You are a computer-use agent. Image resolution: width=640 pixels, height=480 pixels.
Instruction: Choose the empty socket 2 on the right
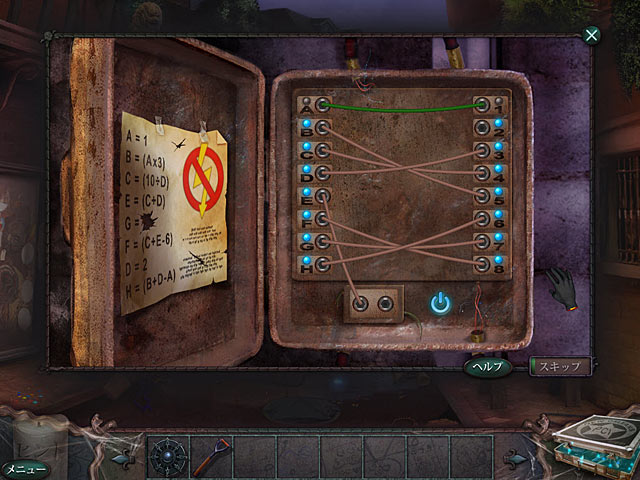coord(482,127)
